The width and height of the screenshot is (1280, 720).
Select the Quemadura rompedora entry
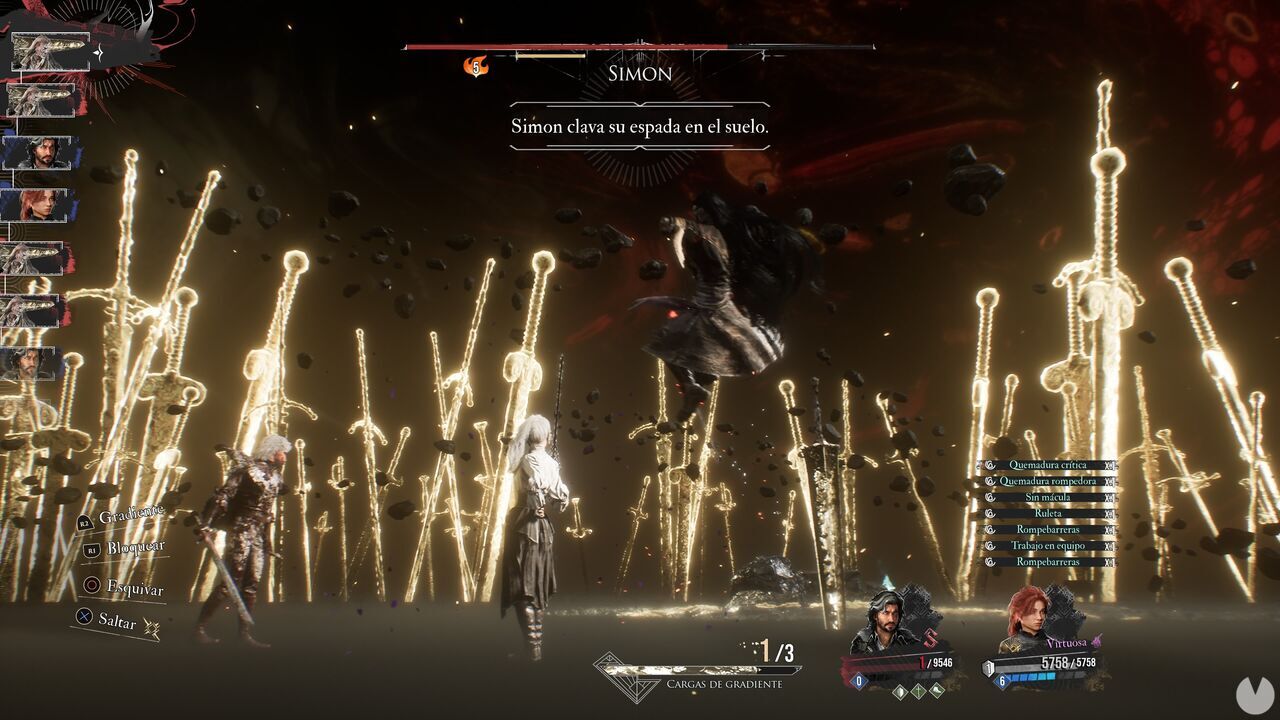click(1046, 481)
